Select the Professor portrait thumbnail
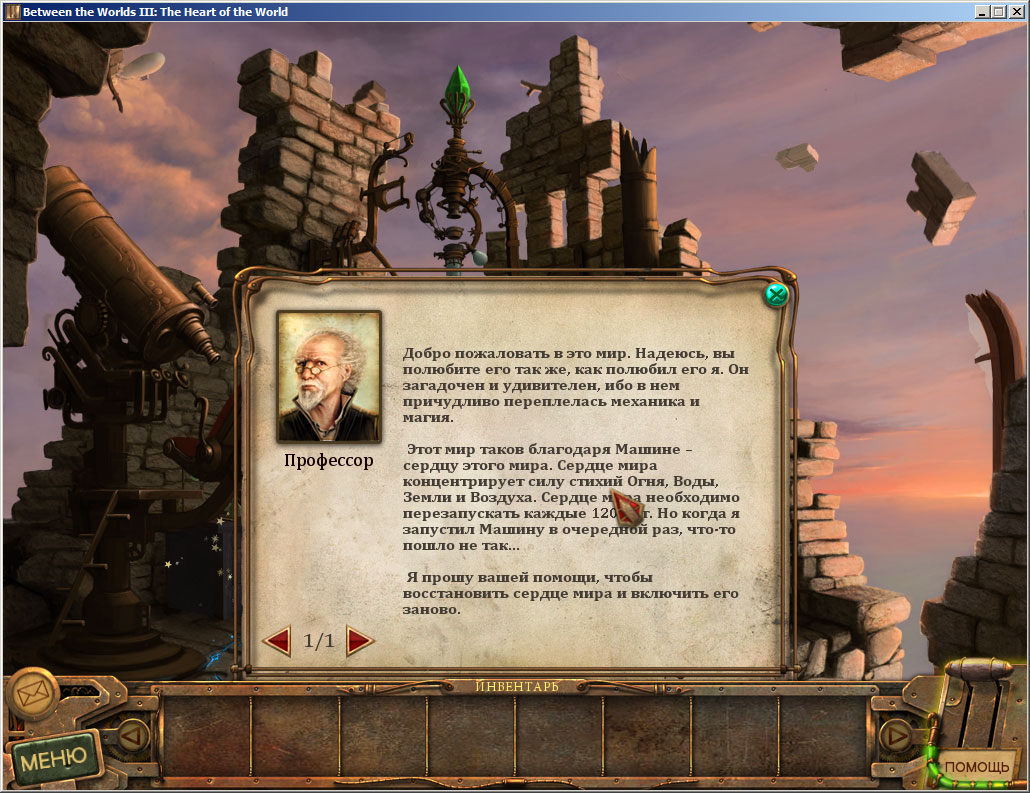This screenshot has width=1030, height=793. [x=328, y=376]
